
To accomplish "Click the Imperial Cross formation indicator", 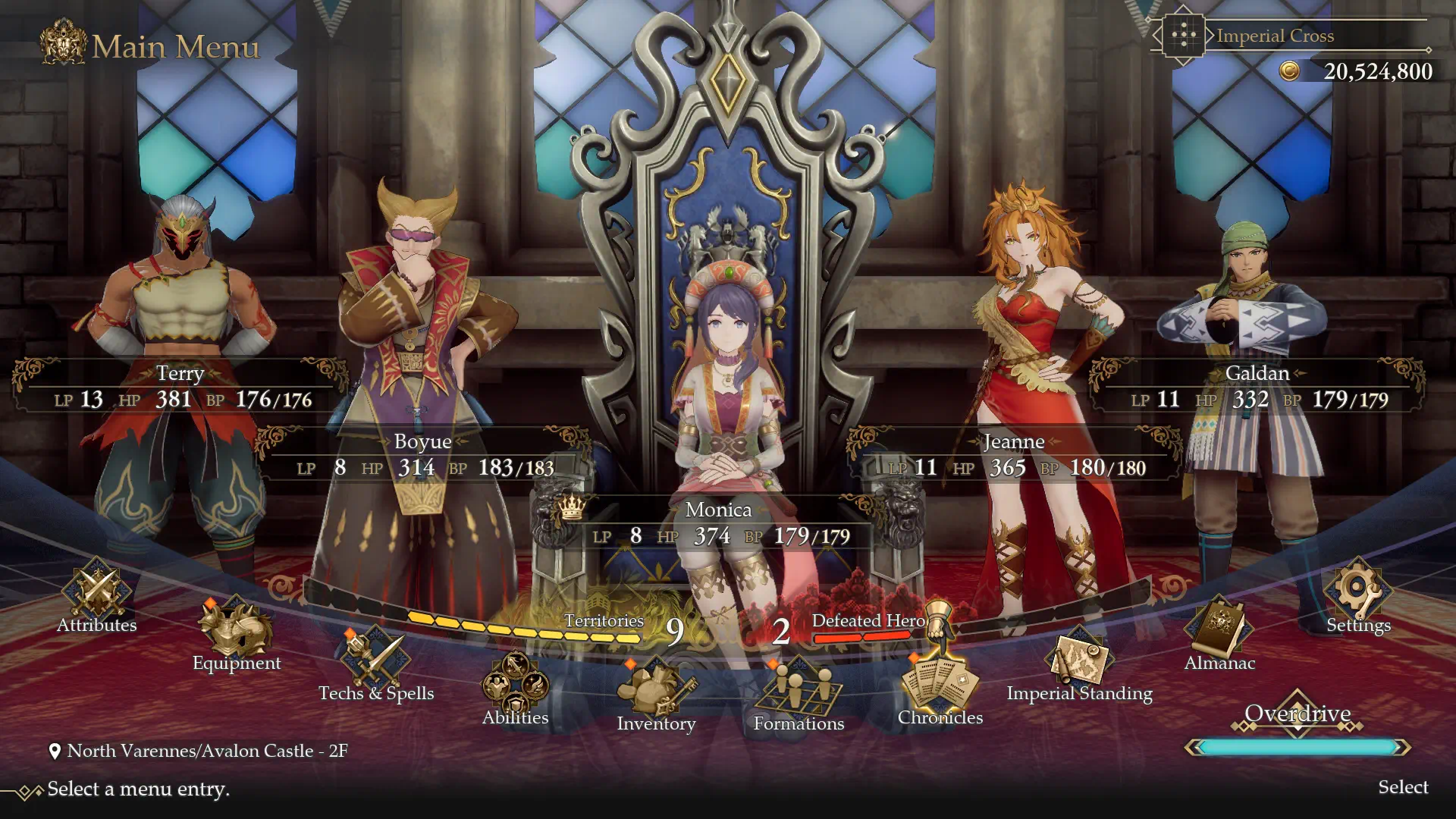I will point(1274,36).
